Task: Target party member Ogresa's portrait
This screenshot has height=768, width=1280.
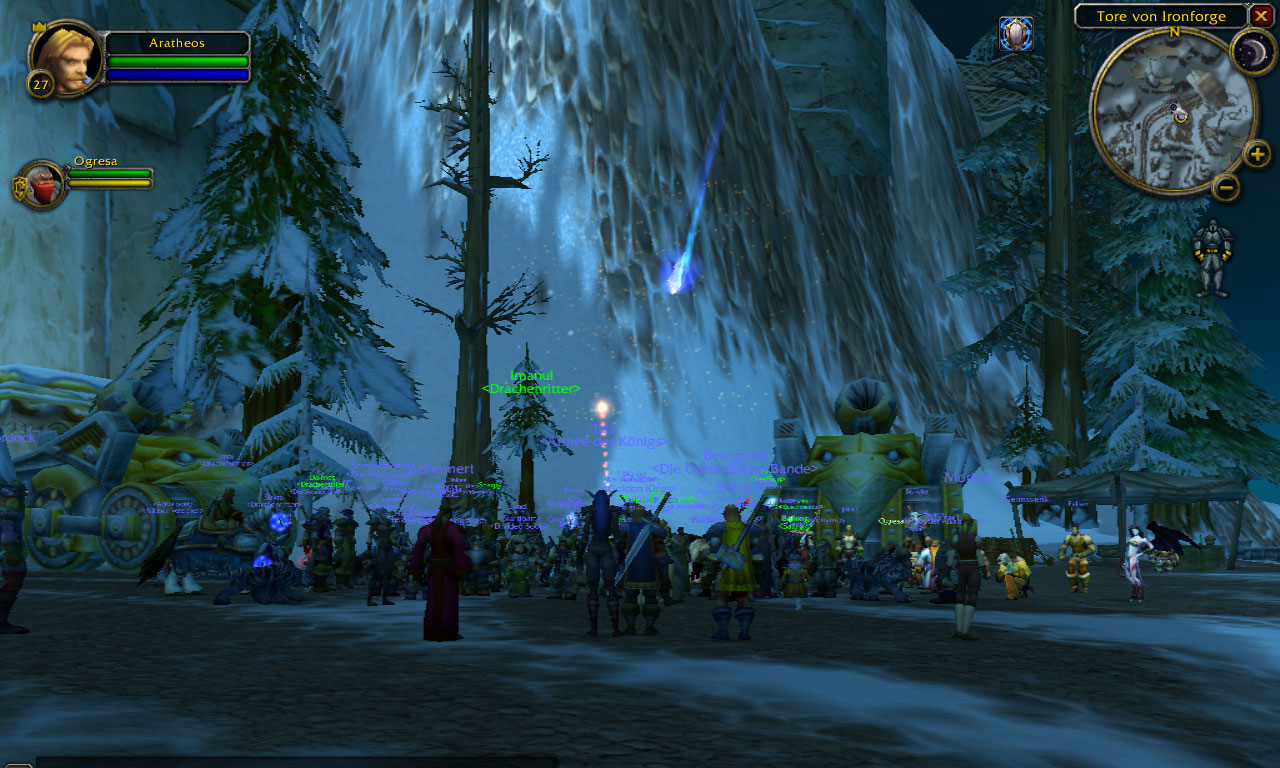Action: (x=45, y=185)
